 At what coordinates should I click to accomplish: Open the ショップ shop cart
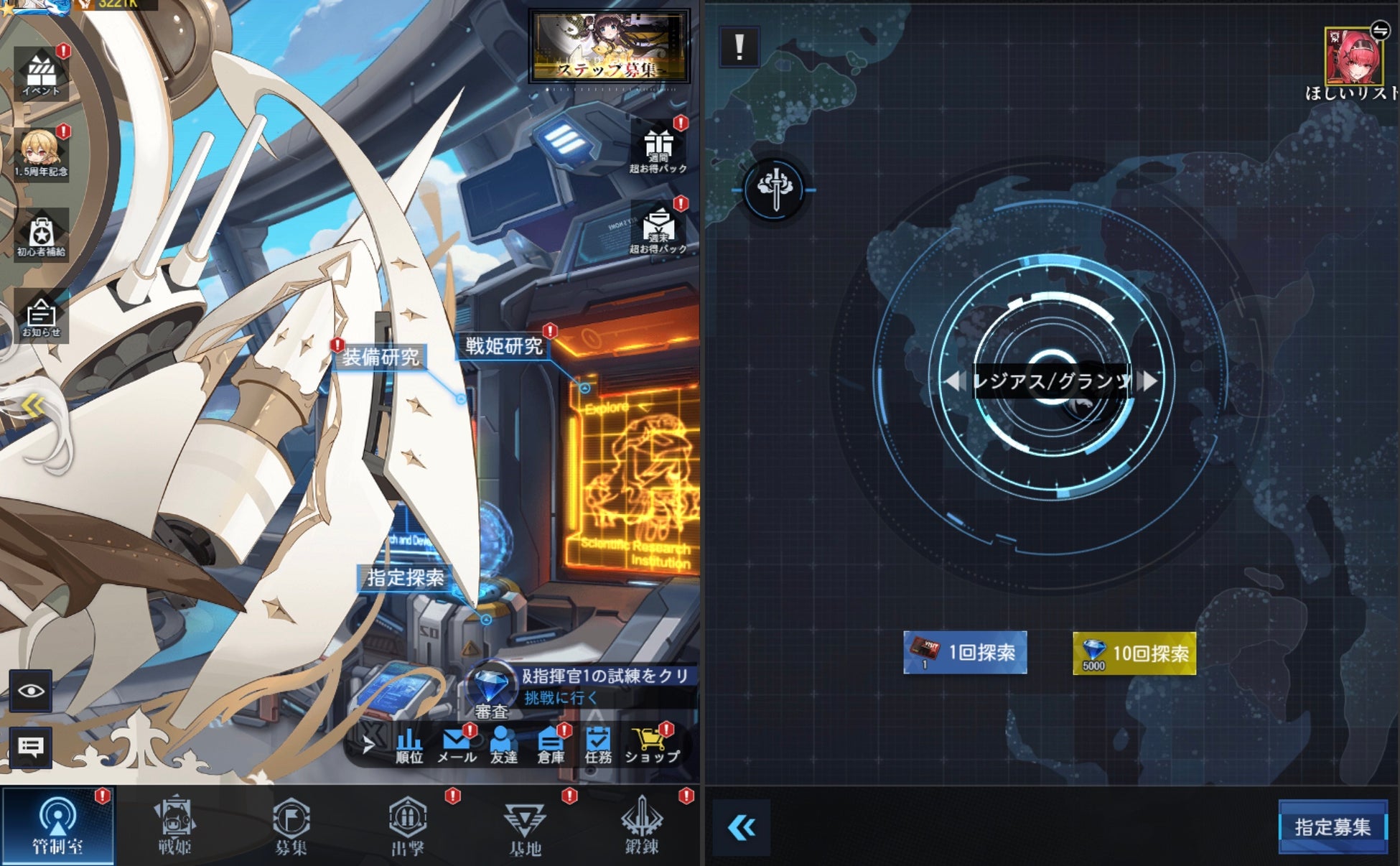(x=651, y=745)
